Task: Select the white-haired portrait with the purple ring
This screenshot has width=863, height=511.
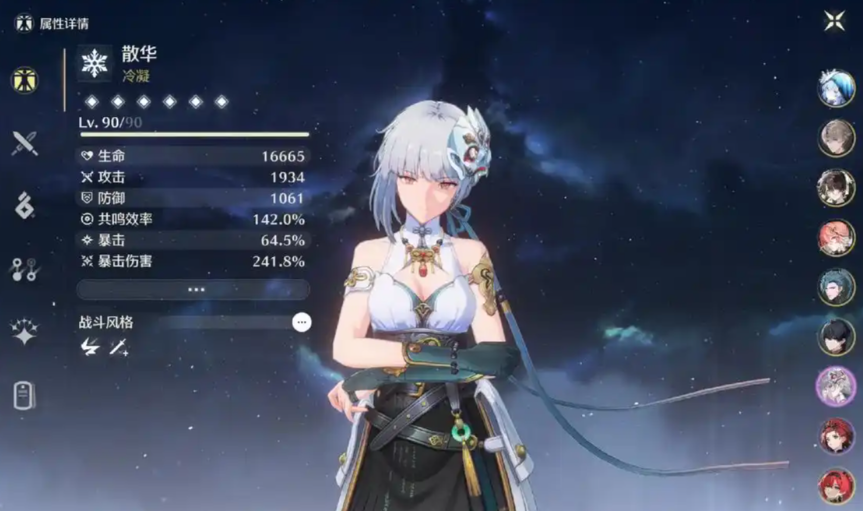Action: 836,386
